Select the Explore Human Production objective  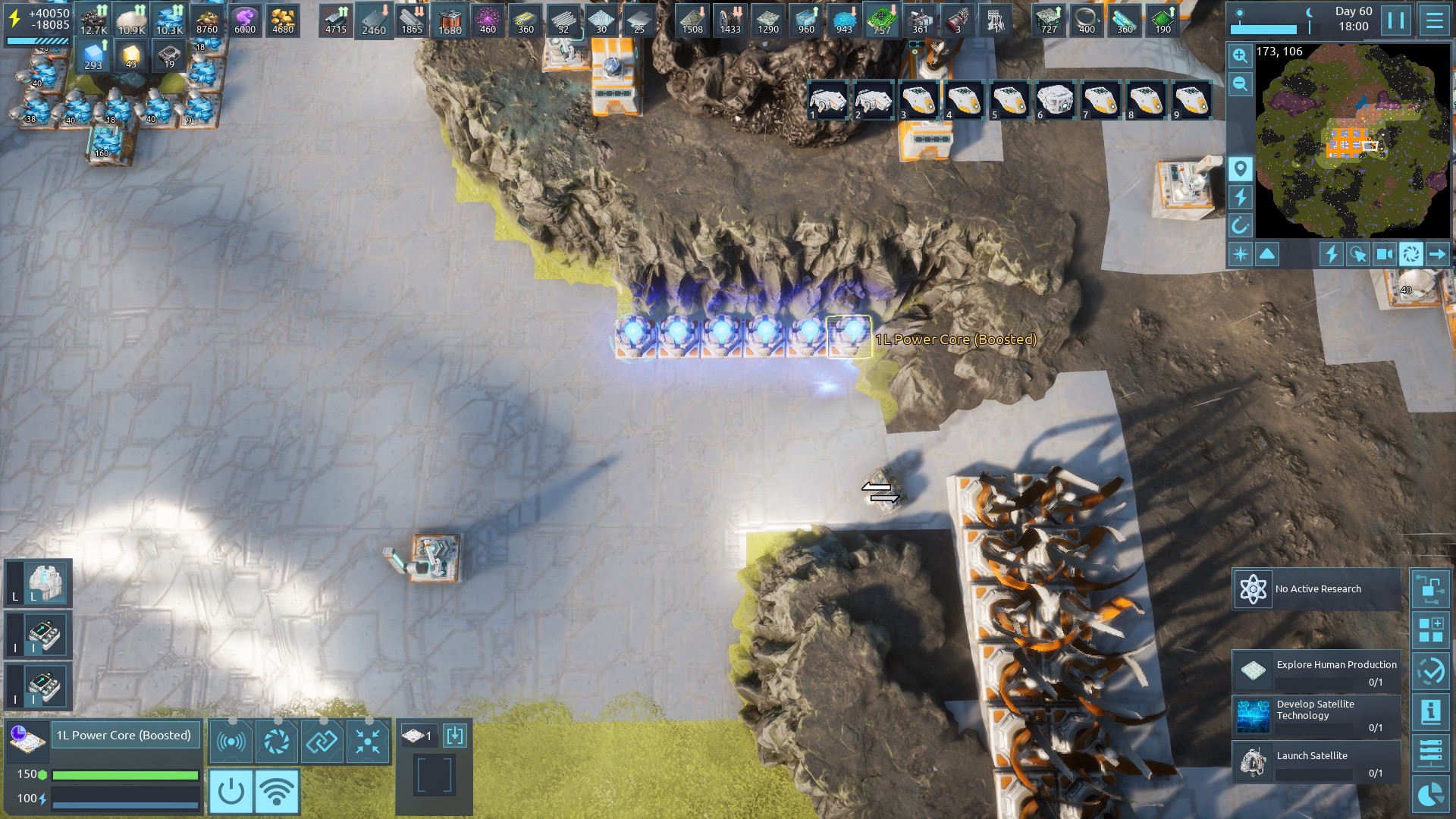coord(1316,671)
